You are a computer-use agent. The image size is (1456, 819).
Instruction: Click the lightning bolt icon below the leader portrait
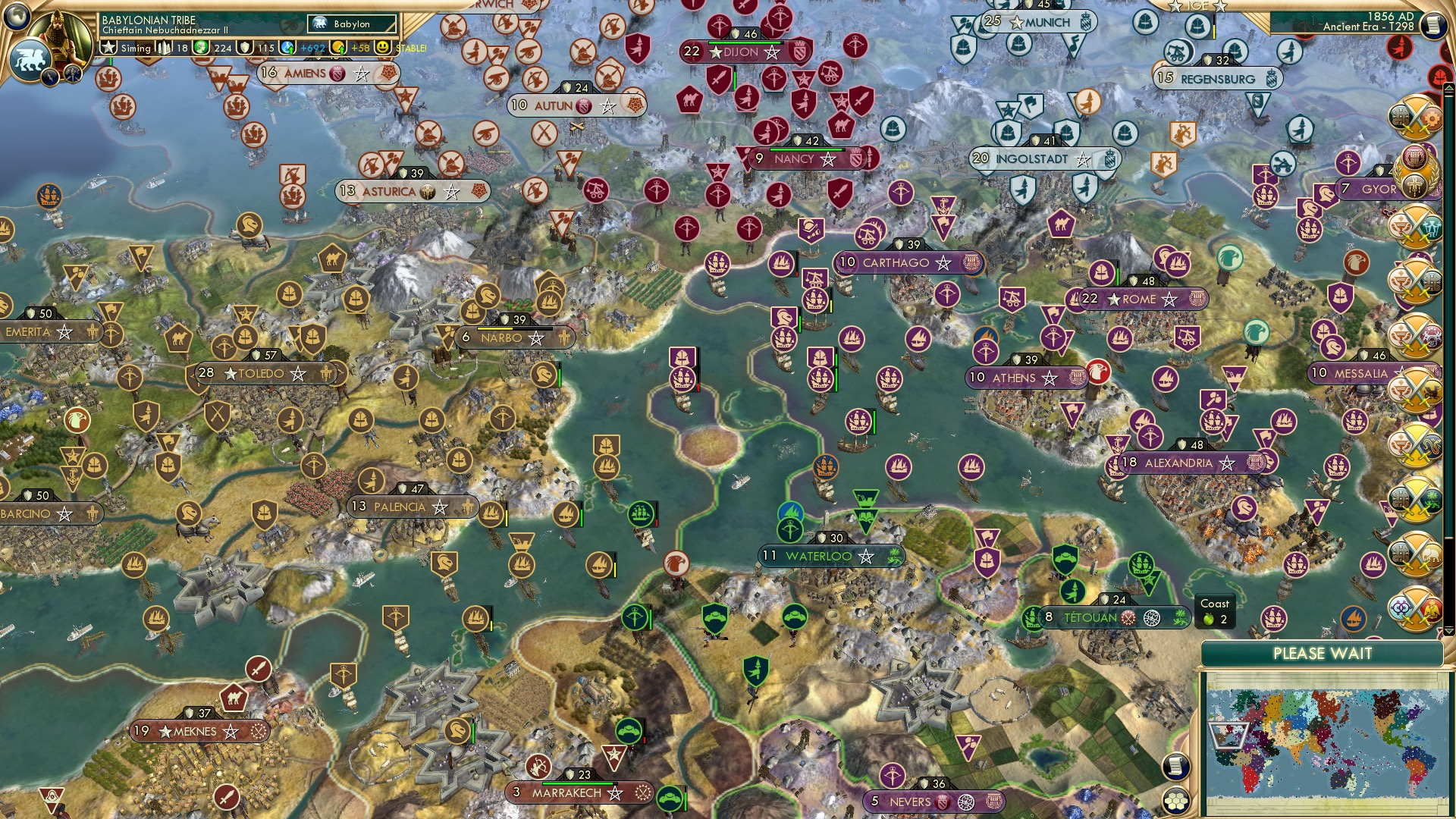point(49,76)
